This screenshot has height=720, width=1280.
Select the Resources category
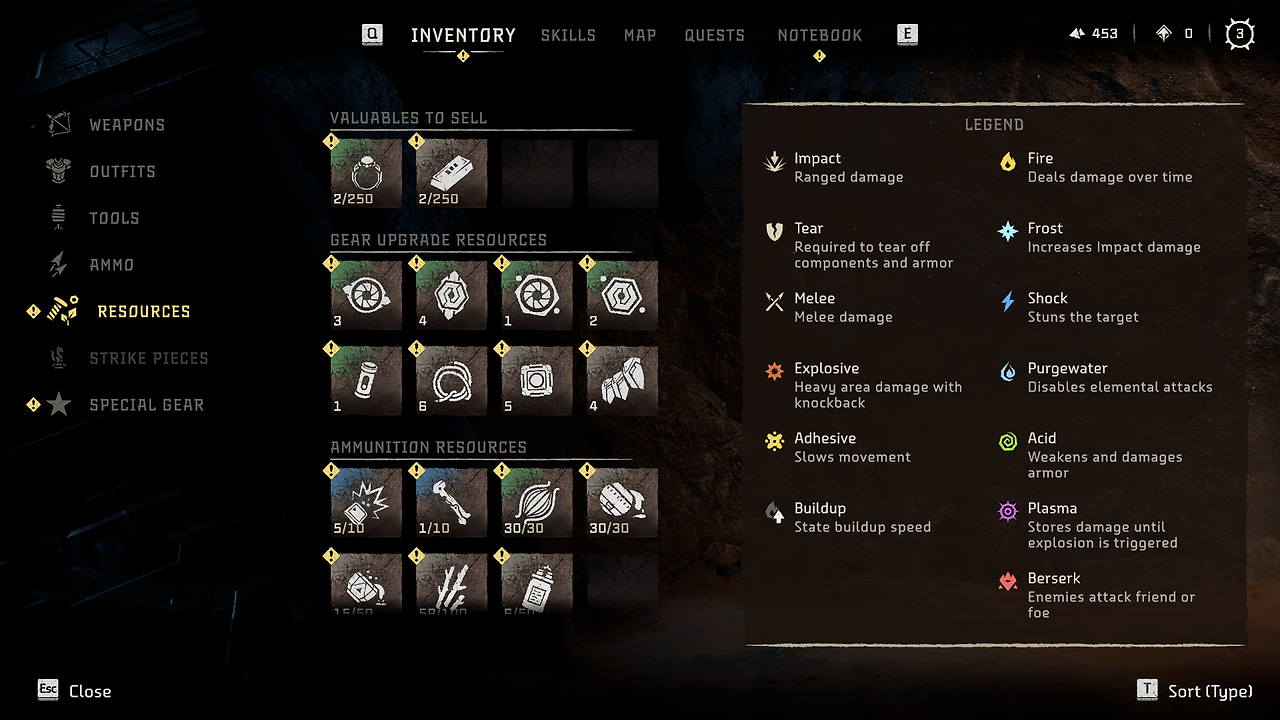tap(143, 312)
